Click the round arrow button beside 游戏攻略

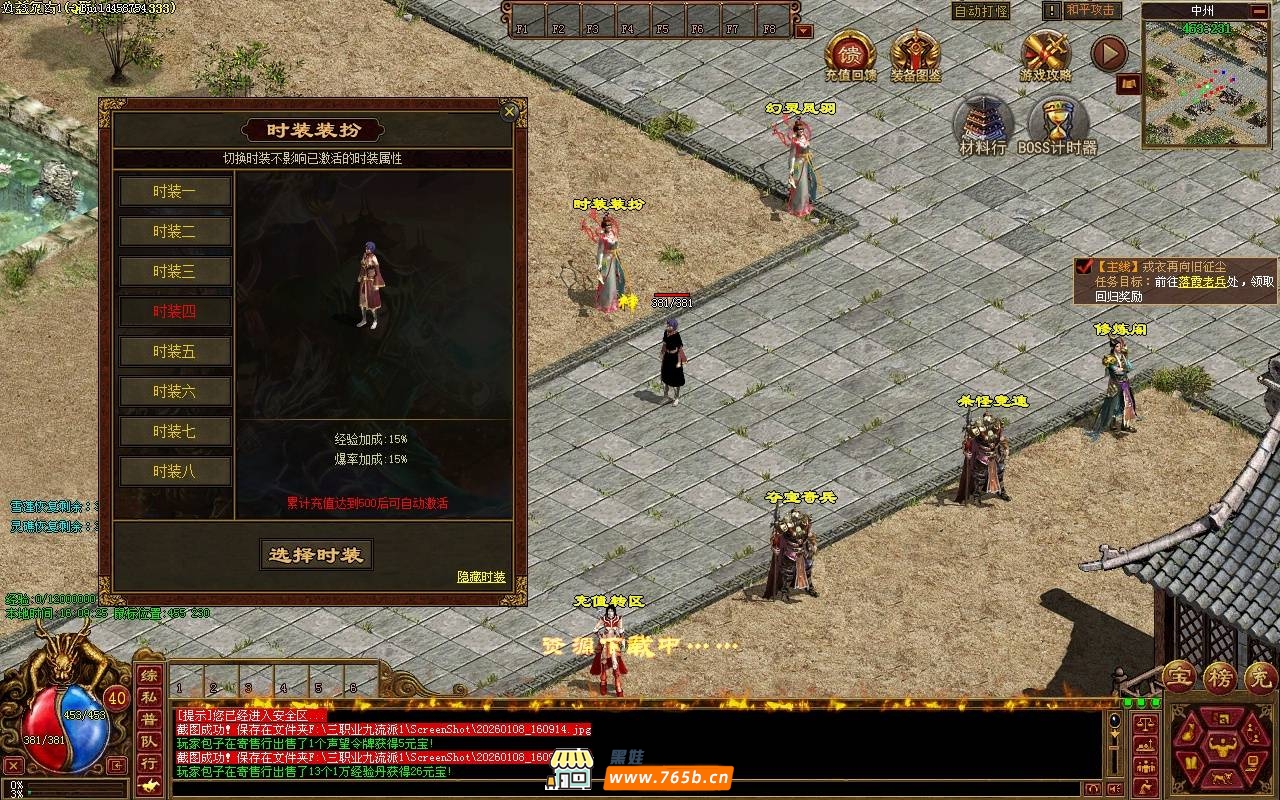pos(1108,54)
